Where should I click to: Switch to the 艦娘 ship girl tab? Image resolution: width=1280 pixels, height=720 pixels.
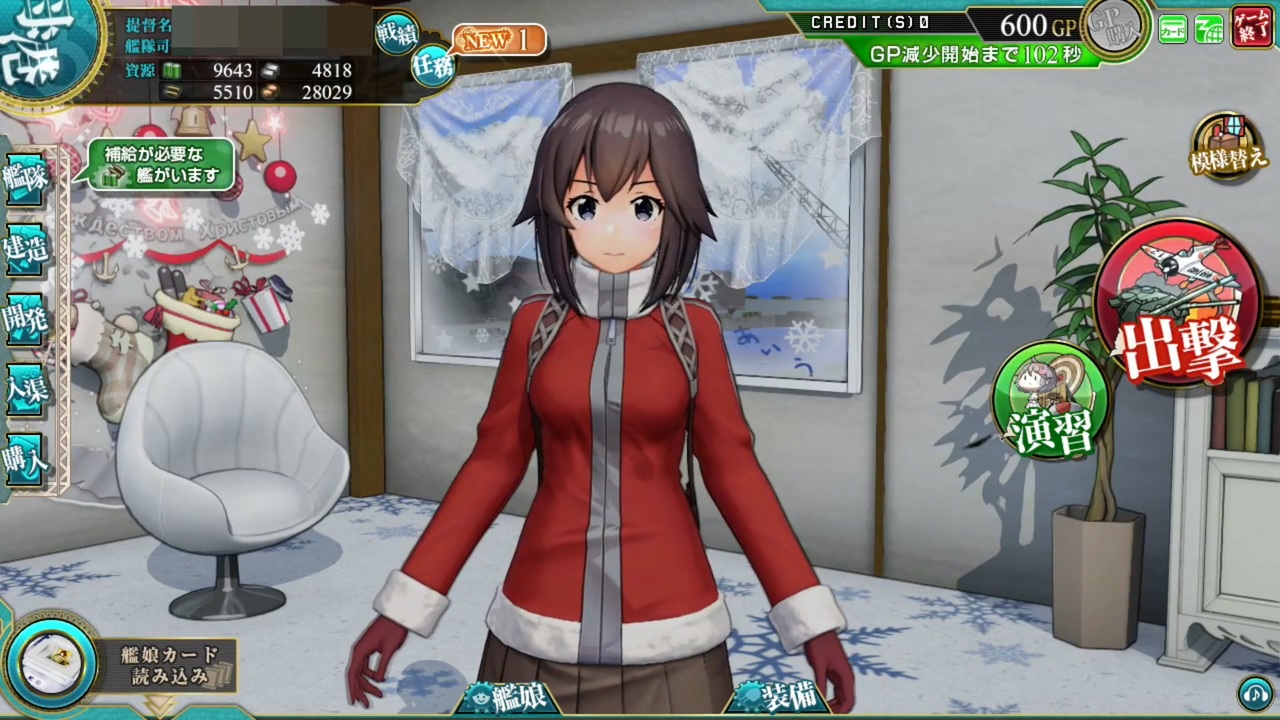click(x=513, y=697)
